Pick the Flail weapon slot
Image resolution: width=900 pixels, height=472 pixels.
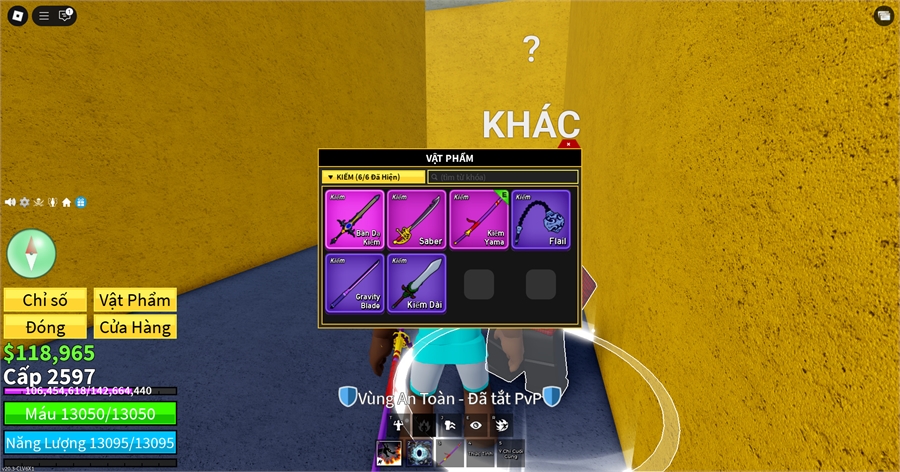[541, 219]
